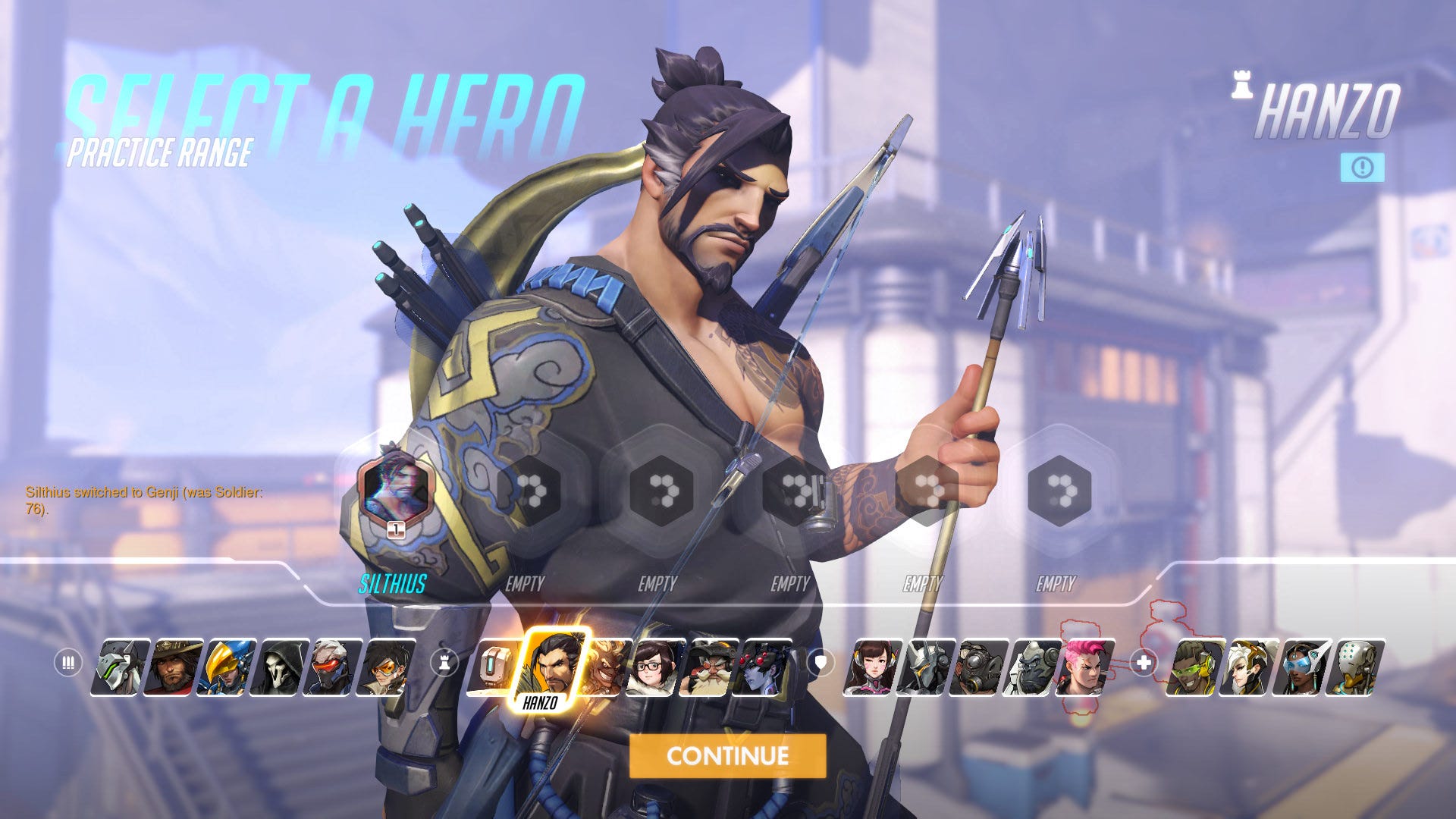1456x819 pixels.
Task: Select Winston from the tank heroes
Action: pyautogui.click(x=1034, y=667)
